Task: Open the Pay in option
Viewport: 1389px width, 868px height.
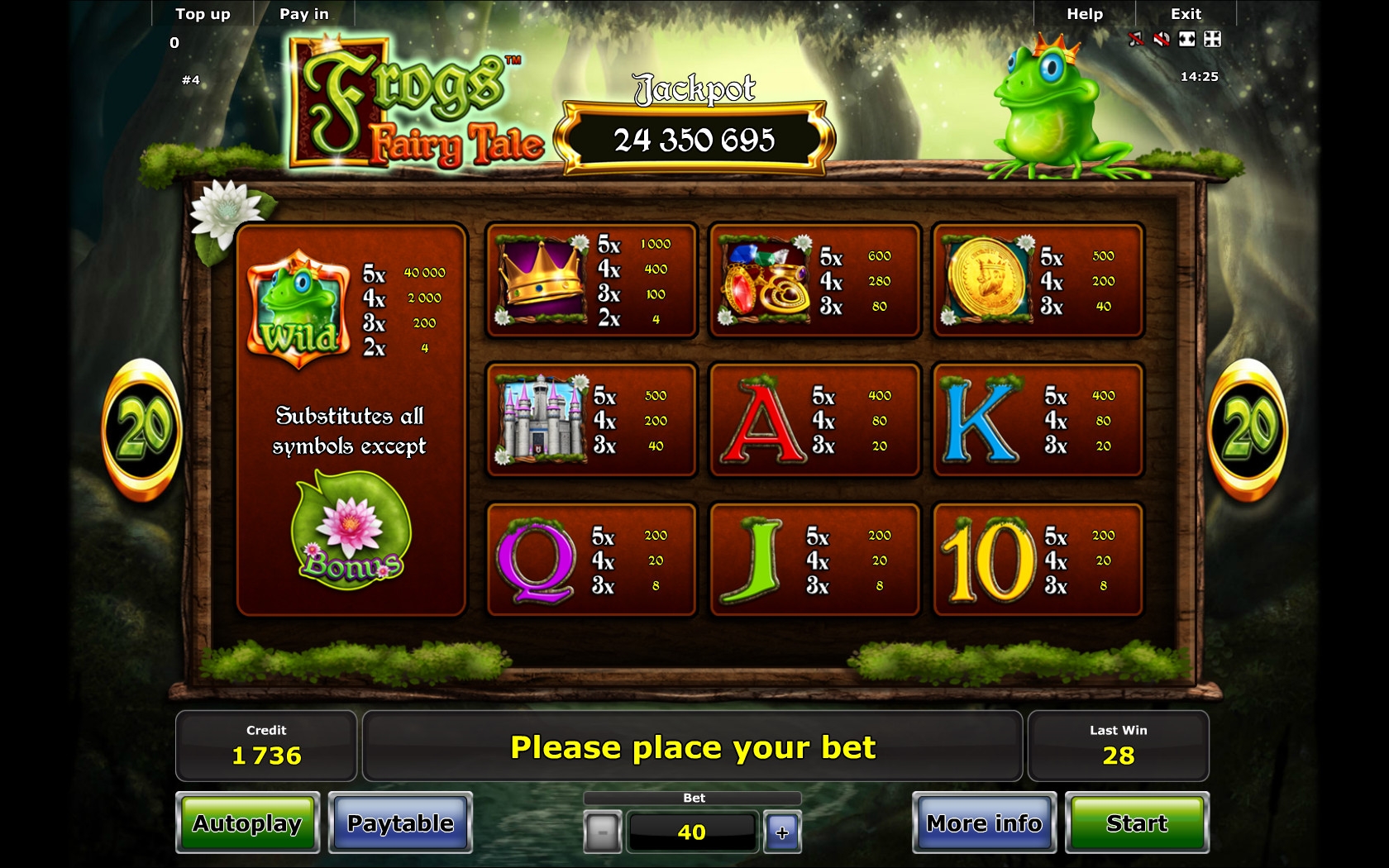Action: tap(304, 14)
